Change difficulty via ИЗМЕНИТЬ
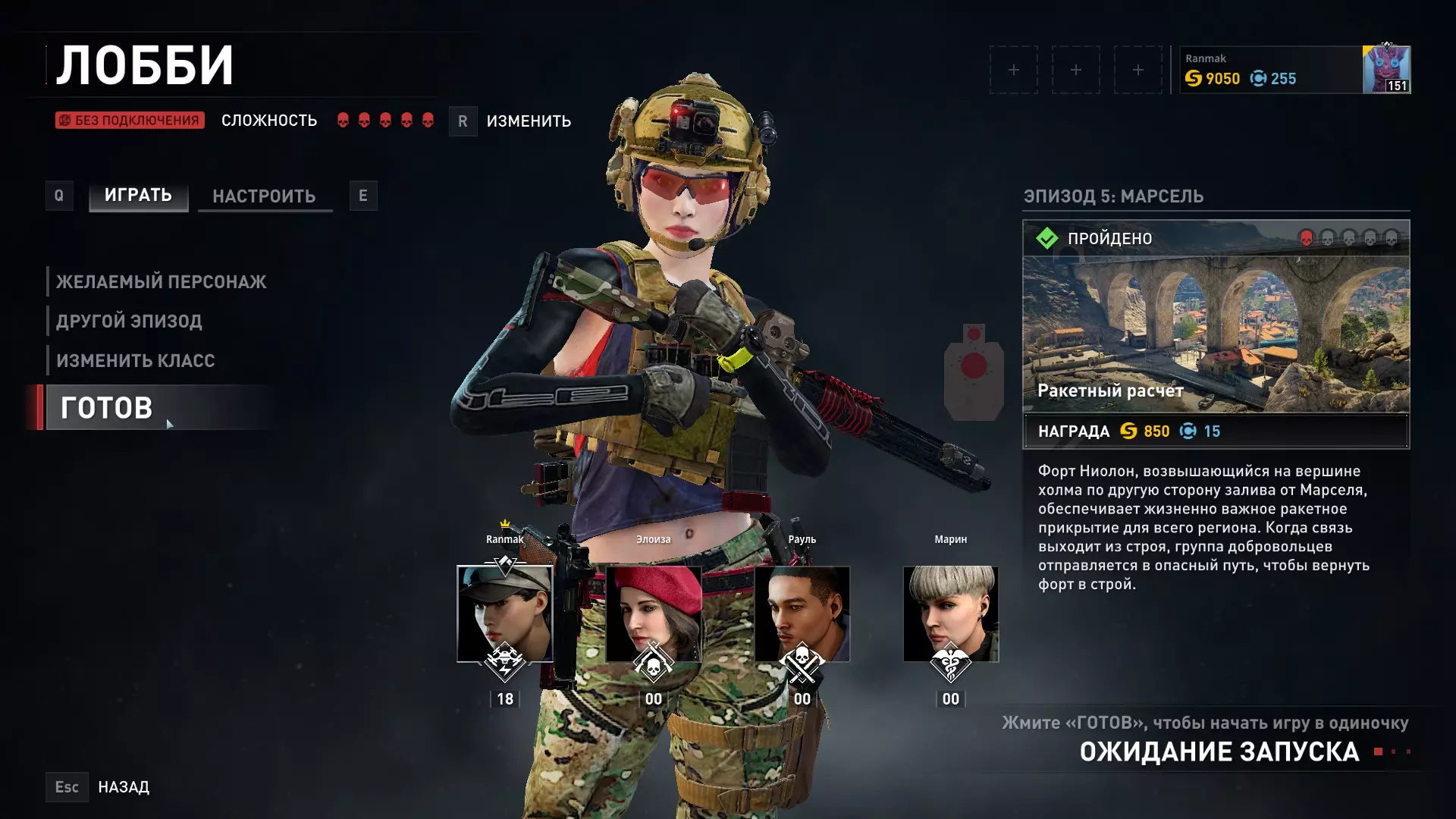 click(528, 121)
